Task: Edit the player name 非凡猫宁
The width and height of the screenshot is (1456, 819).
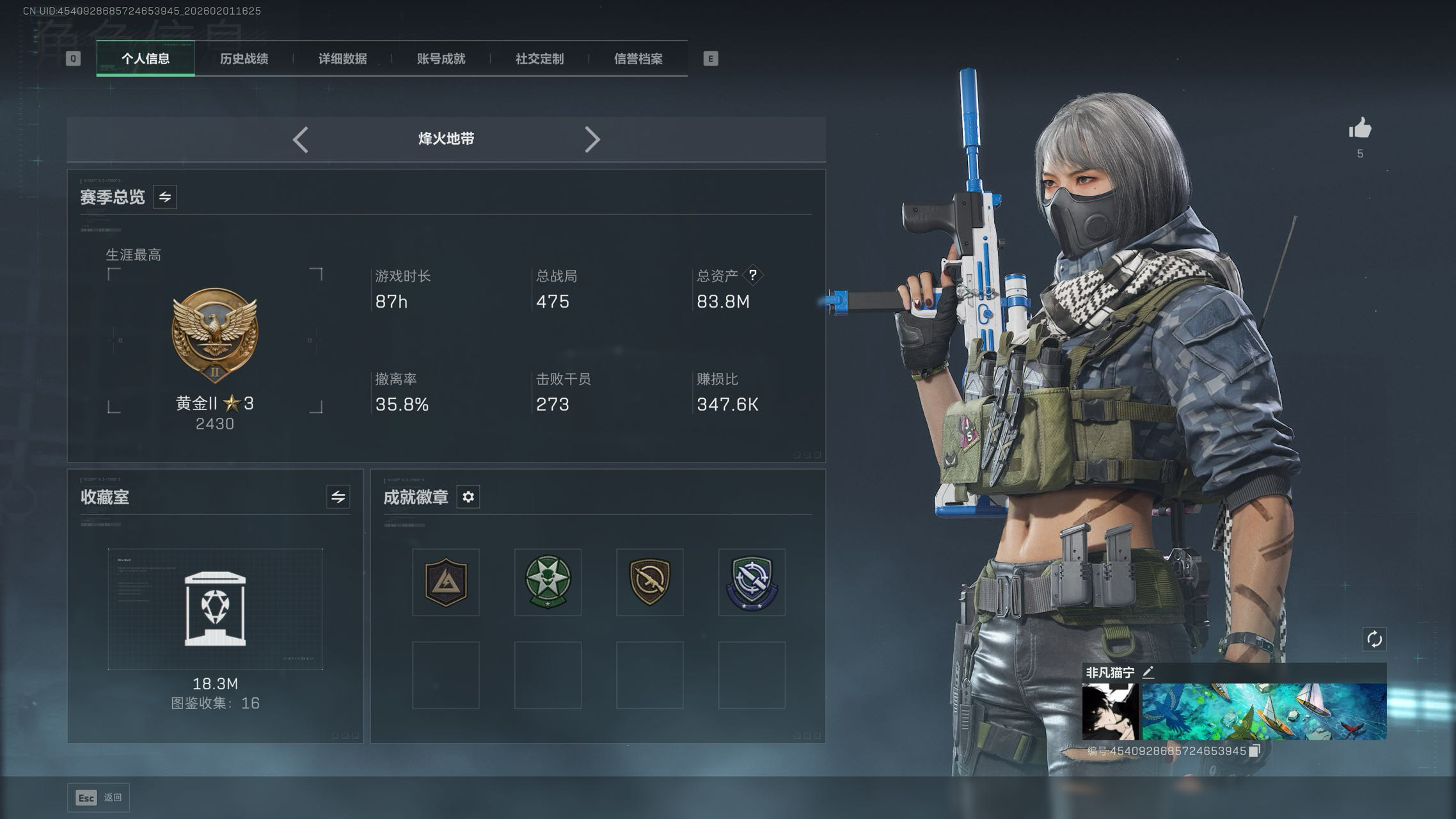Action: pyautogui.click(x=1148, y=672)
